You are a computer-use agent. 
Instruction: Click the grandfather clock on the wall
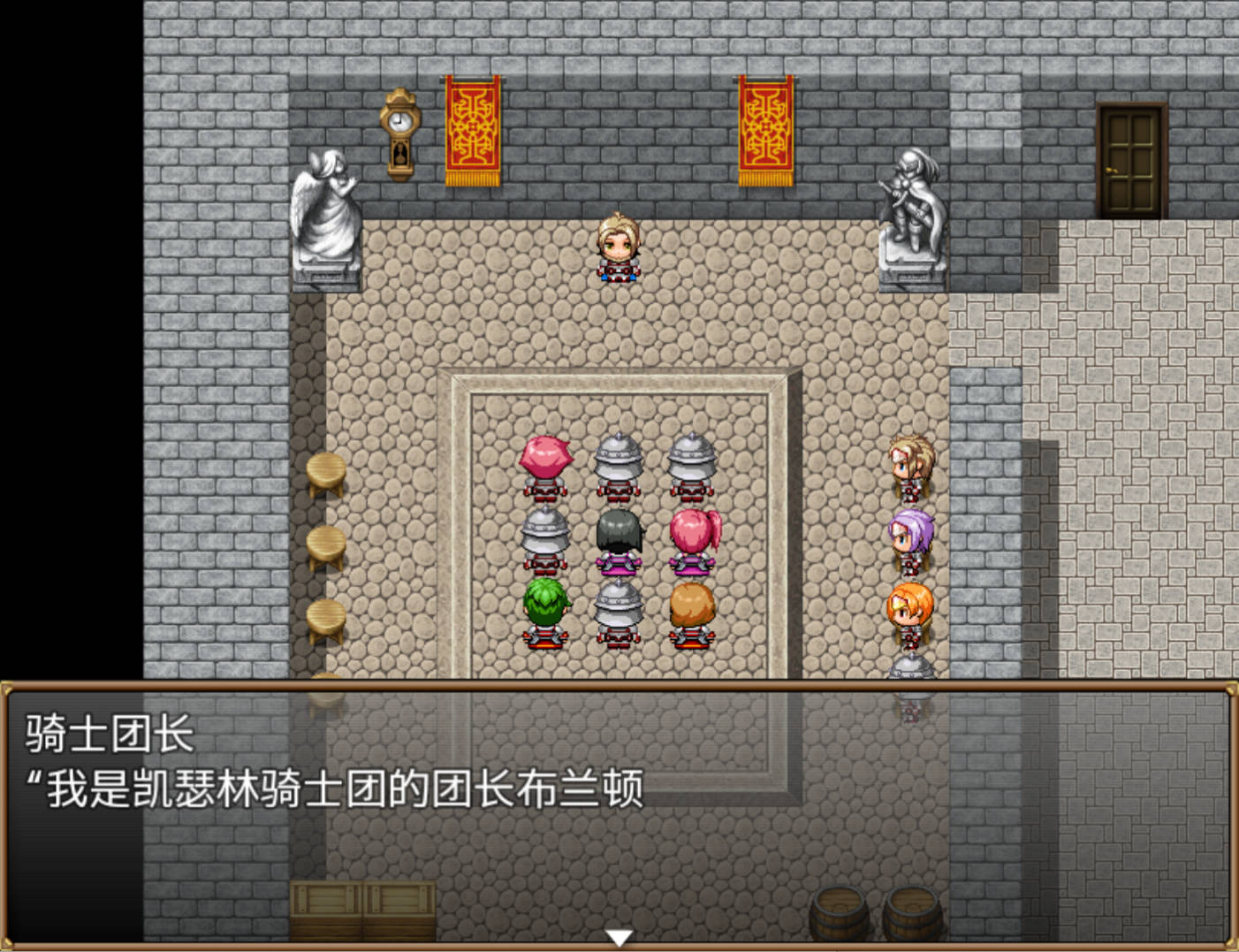pos(401,133)
